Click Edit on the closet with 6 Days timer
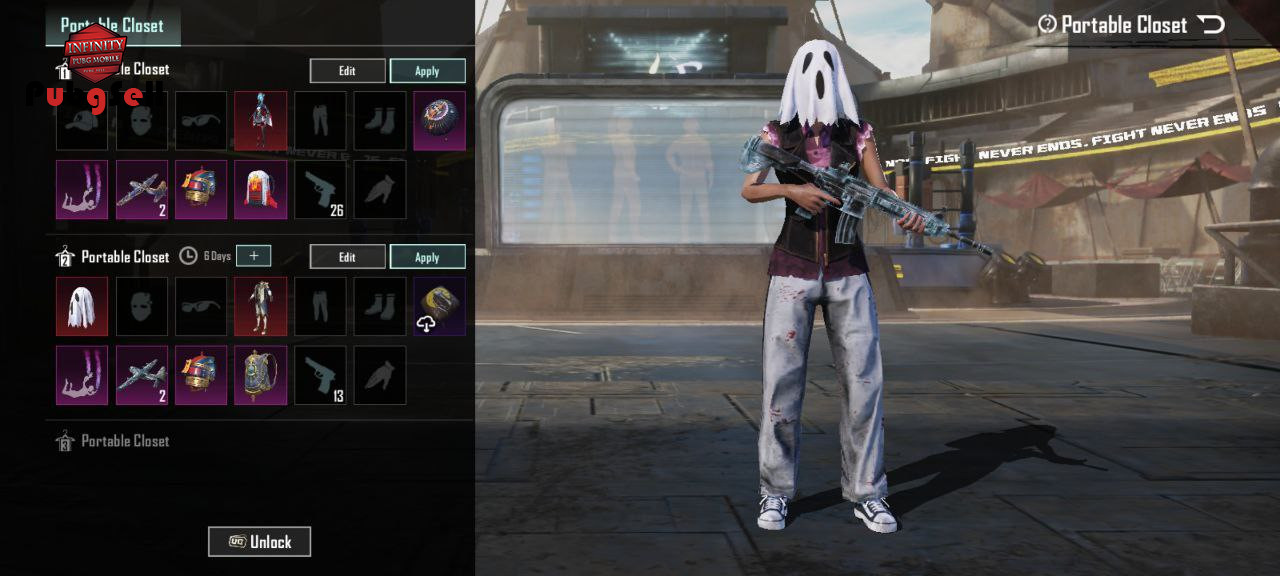1280x576 pixels. click(x=347, y=257)
